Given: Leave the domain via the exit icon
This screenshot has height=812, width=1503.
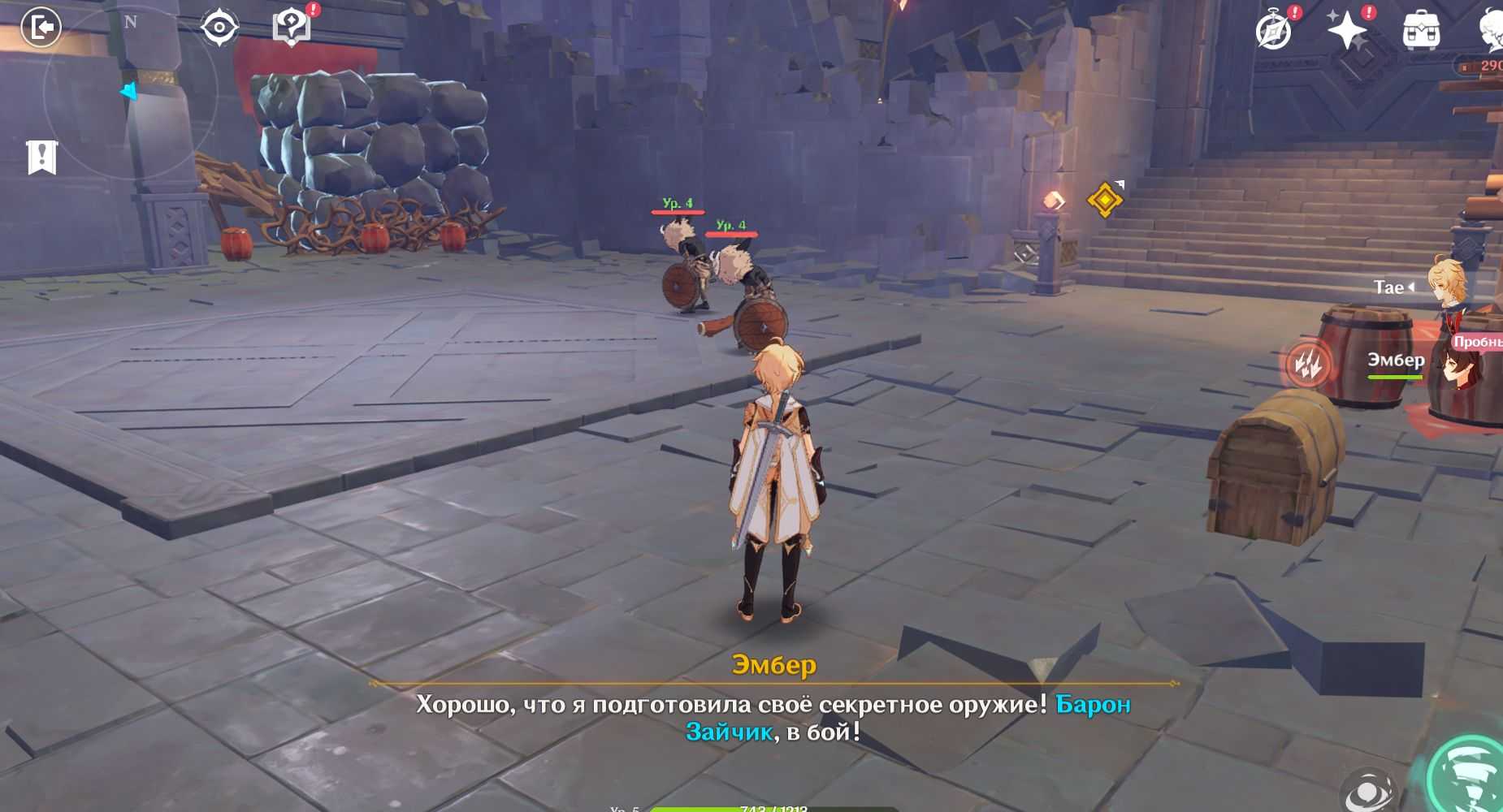Looking at the screenshot, I should [41, 28].
